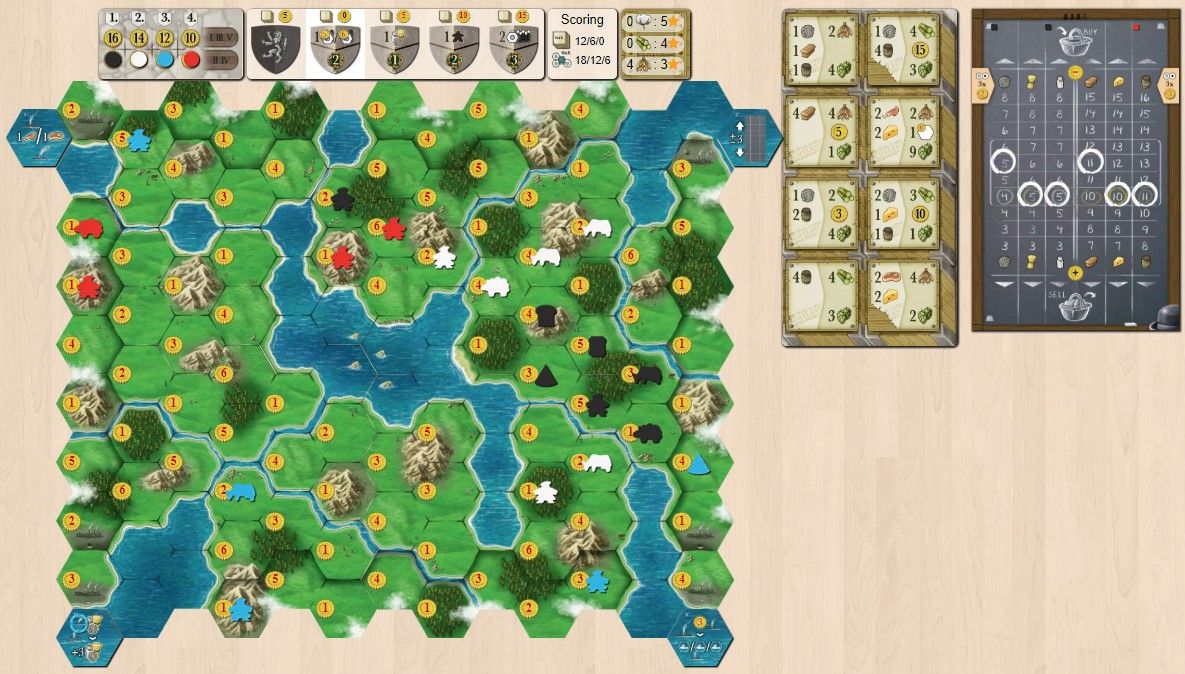This screenshot has height=674, width=1185.
Task: Click the yellow minus coin on market board
Action: click(x=1074, y=73)
